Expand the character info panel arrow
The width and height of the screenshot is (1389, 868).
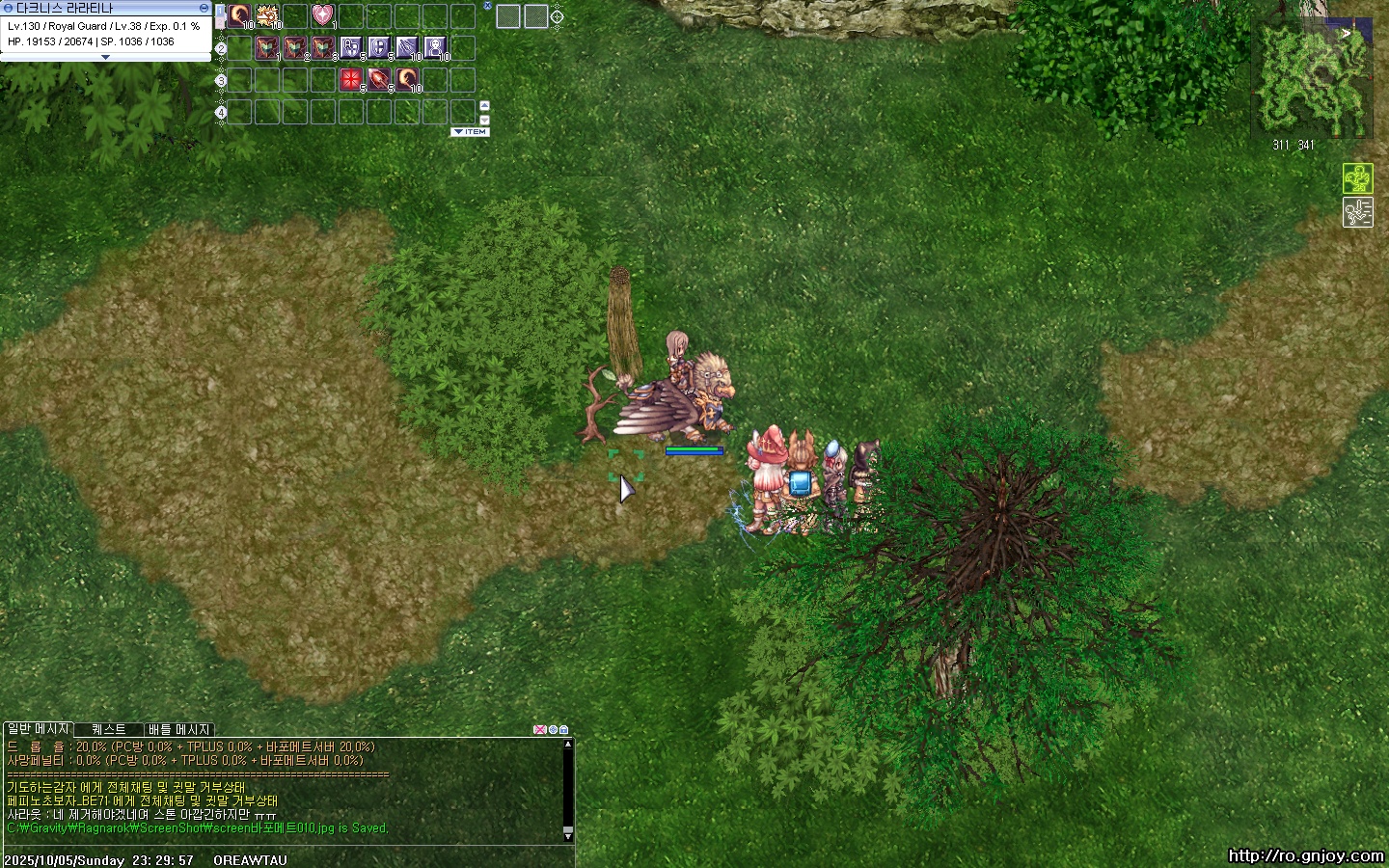pyautogui.click(x=105, y=57)
